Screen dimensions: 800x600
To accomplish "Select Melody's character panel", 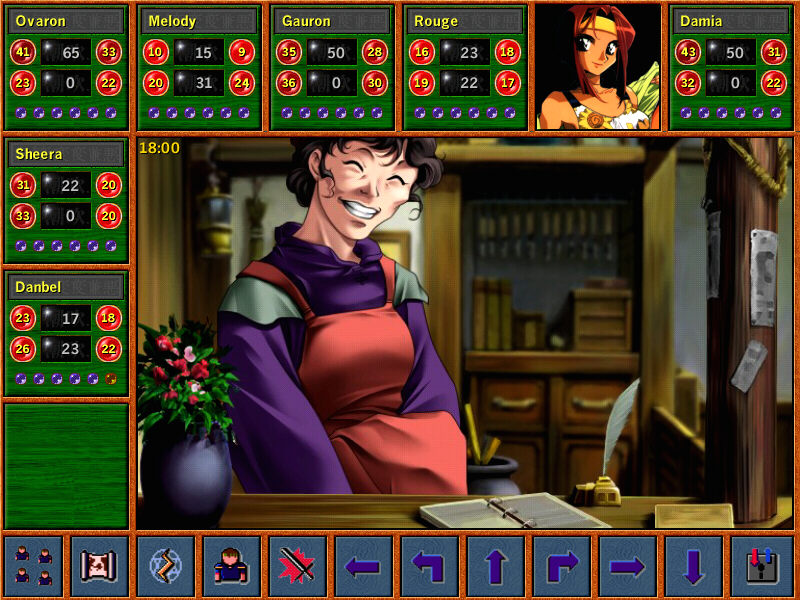I will point(200,67).
